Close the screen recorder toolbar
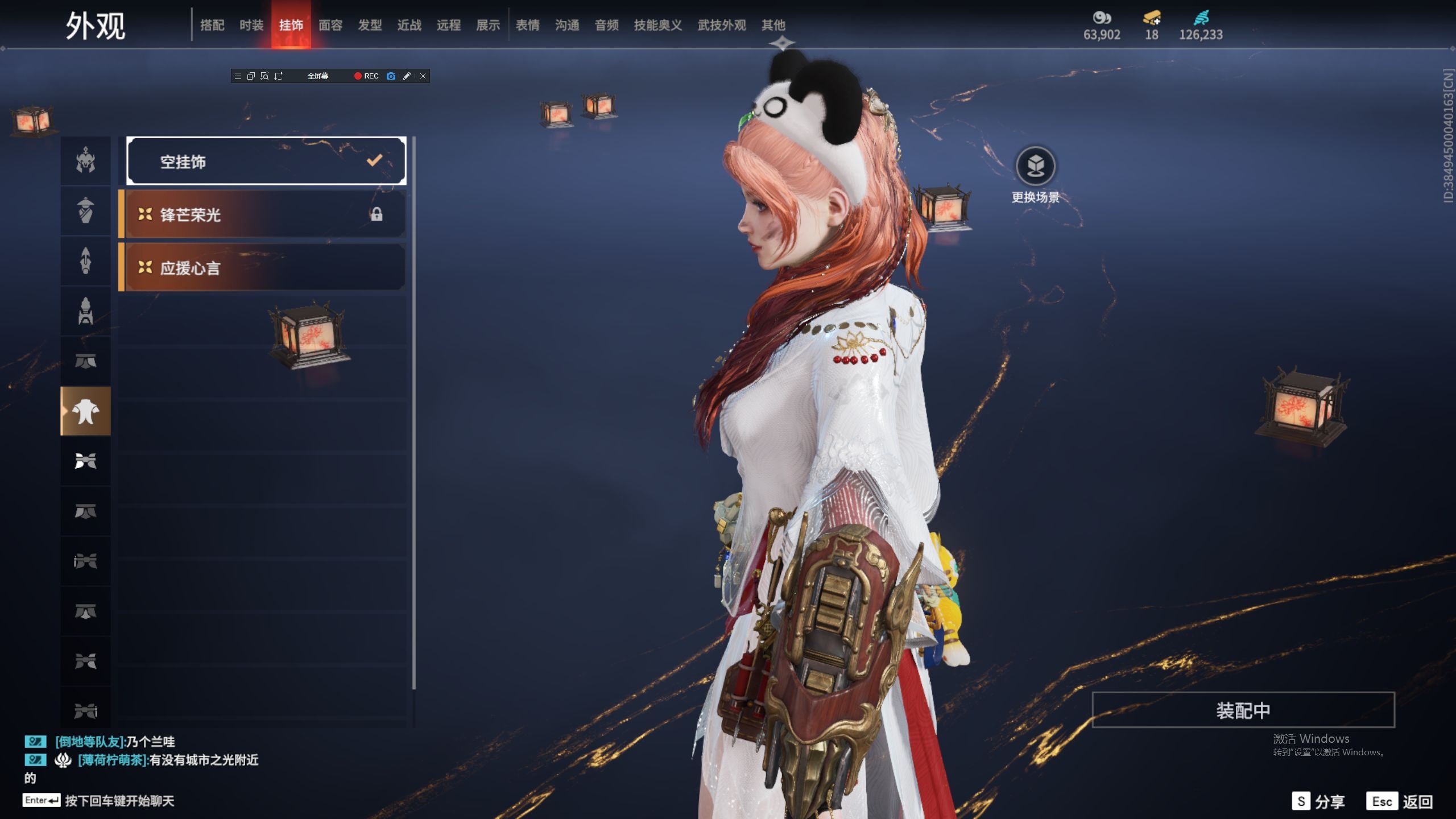The width and height of the screenshot is (1456, 819). tap(423, 76)
